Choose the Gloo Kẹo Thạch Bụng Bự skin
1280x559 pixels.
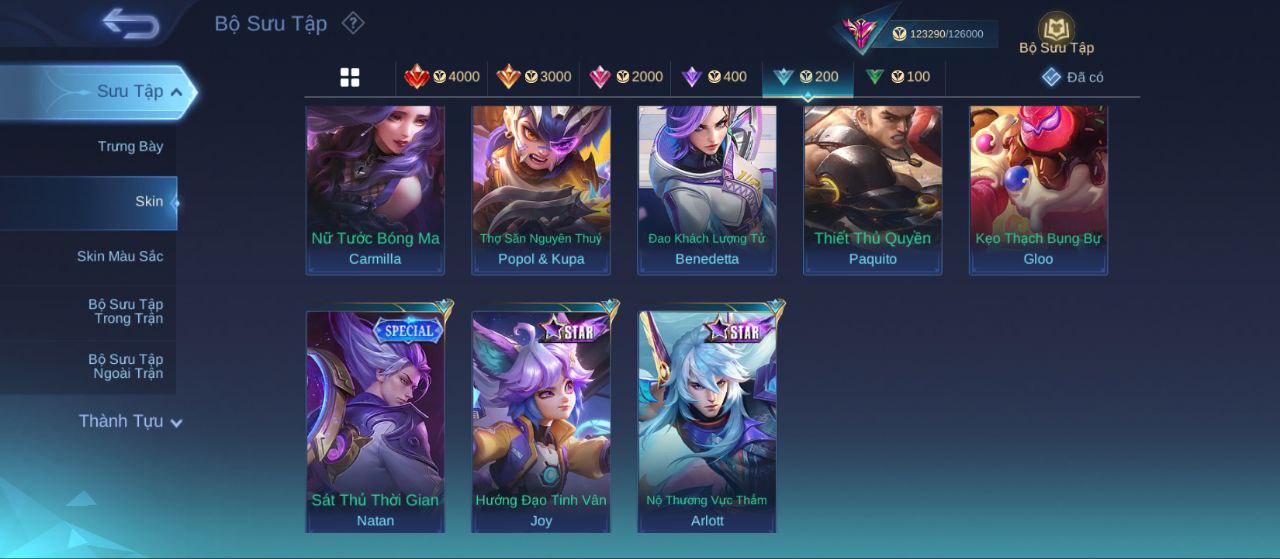[1038, 188]
